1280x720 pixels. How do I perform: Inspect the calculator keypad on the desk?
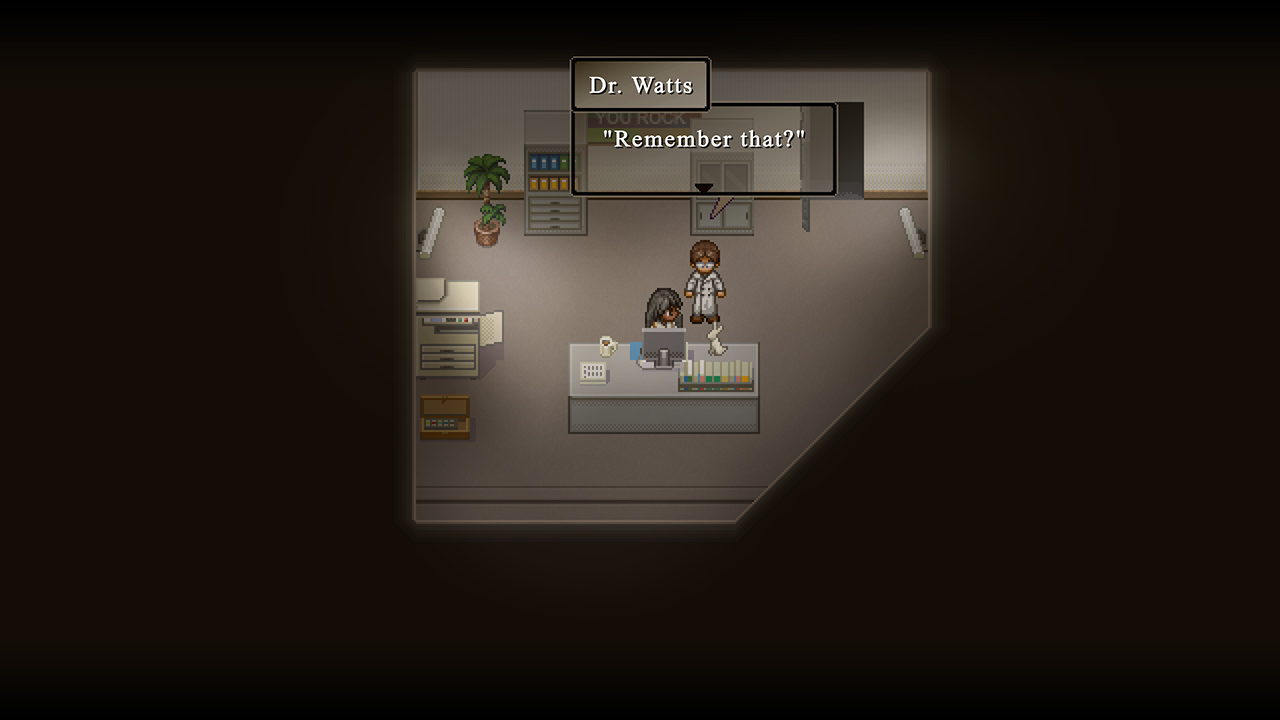[x=594, y=370]
